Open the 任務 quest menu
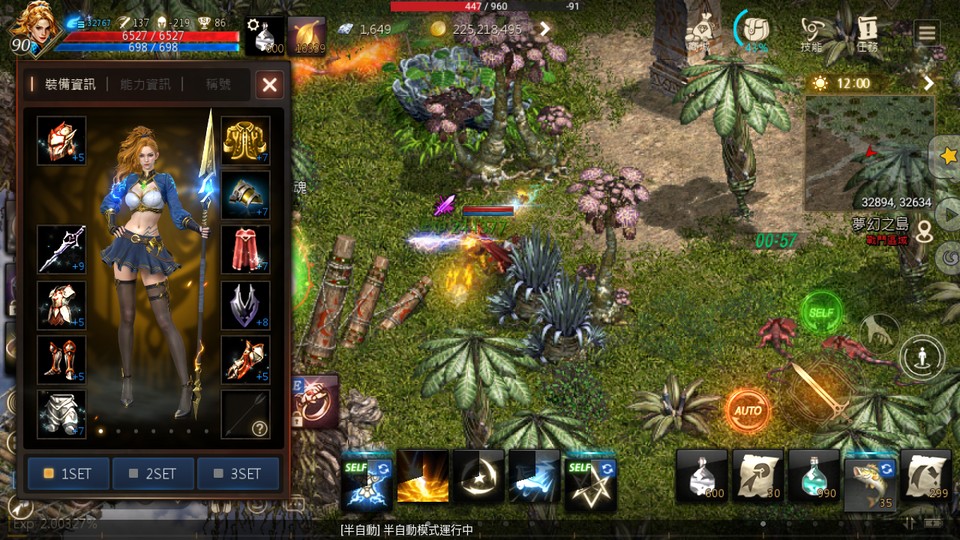 pyautogui.click(x=866, y=34)
